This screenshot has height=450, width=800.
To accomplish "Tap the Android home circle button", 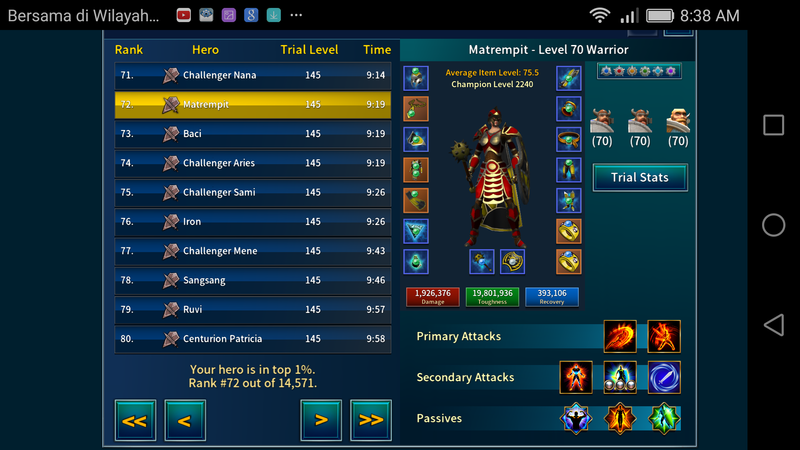I will 774,225.
